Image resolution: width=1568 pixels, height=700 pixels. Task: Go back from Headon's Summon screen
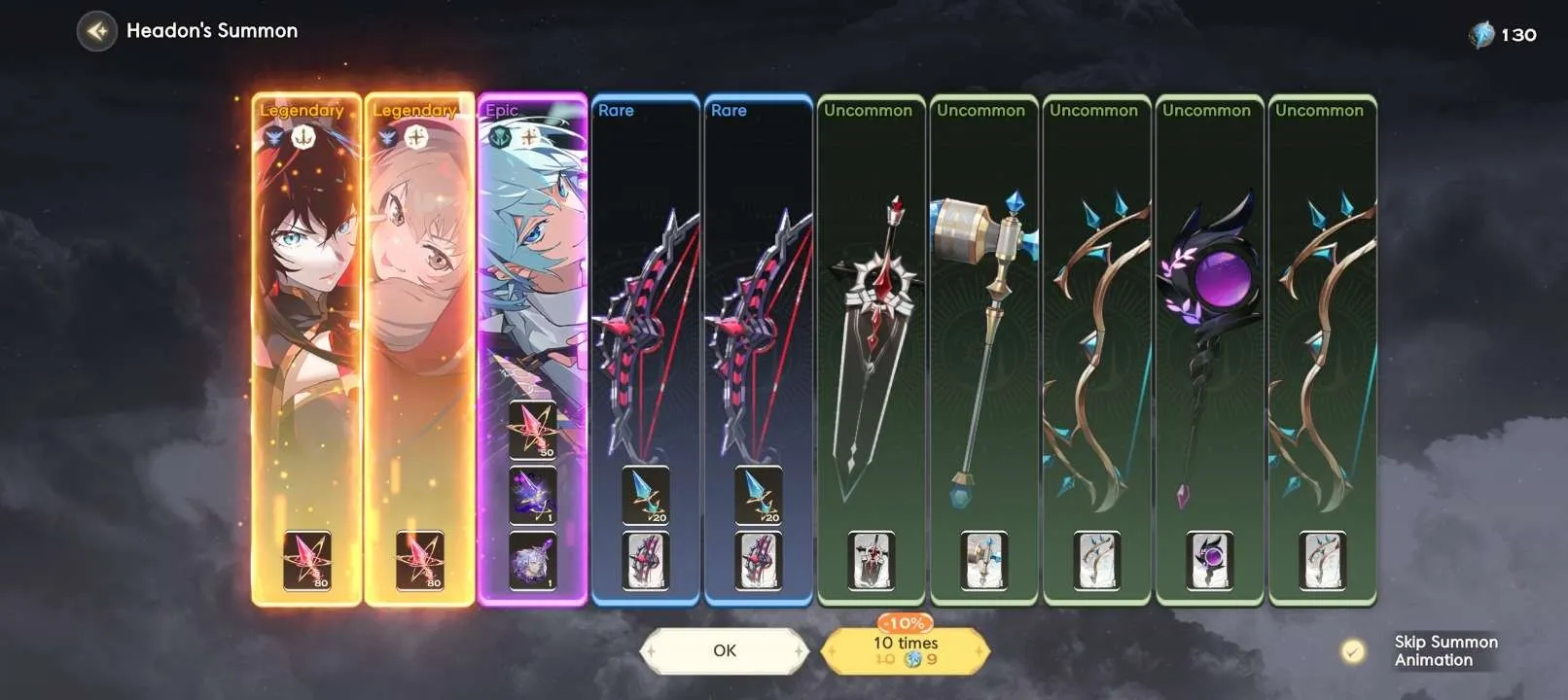[96, 31]
